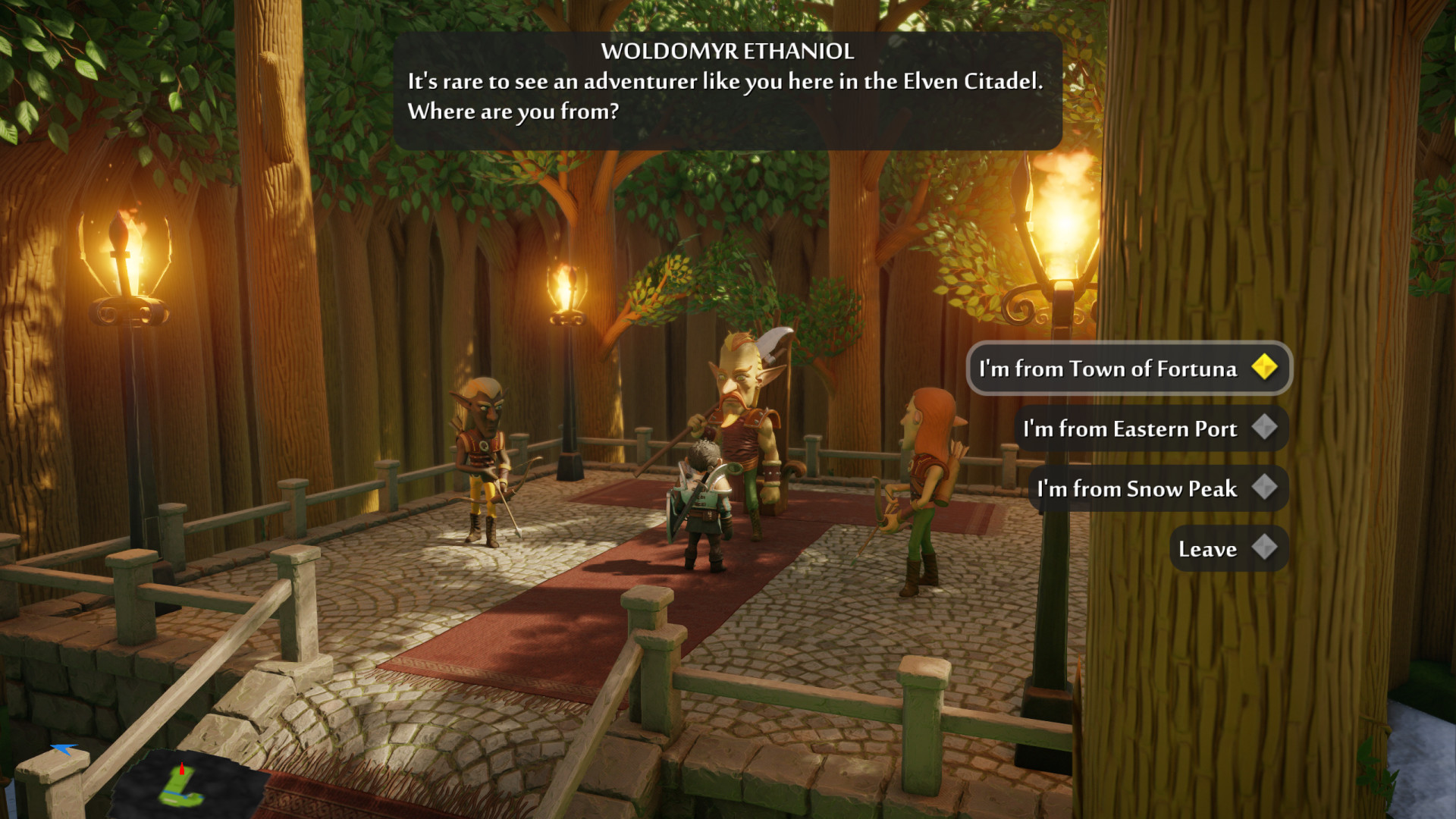Click Leave to end the conversation
The width and height of the screenshot is (1456, 819).
(1228, 548)
